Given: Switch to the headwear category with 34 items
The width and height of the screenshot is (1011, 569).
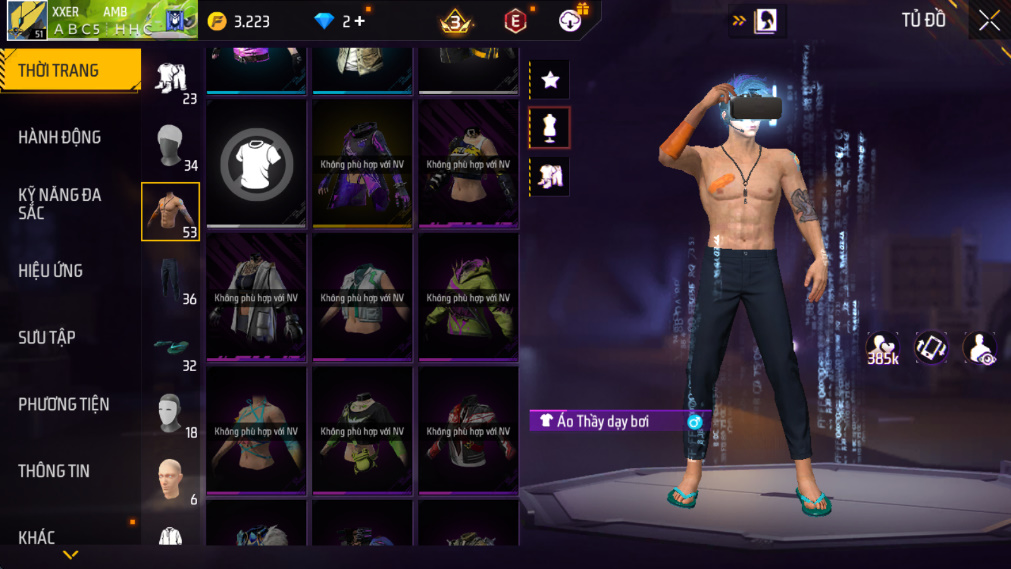Looking at the screenshot, I should coord(171,146).
